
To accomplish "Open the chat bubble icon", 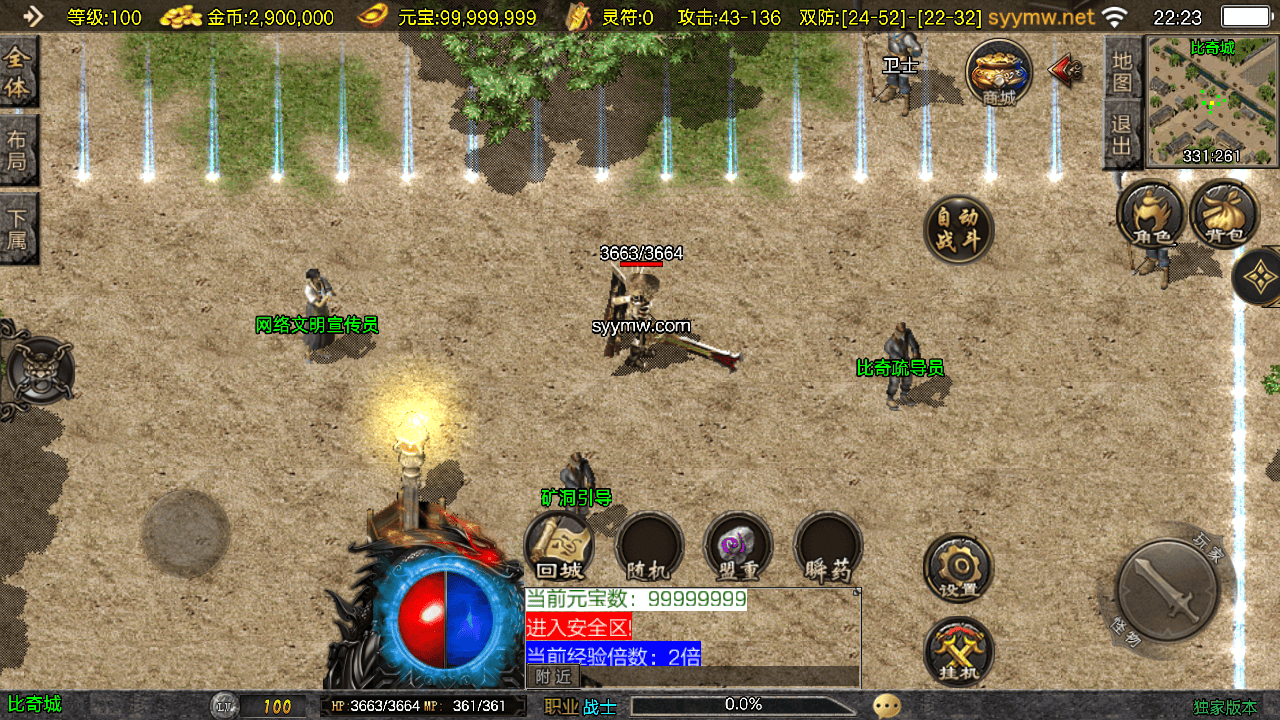I will tap(886, 706).
